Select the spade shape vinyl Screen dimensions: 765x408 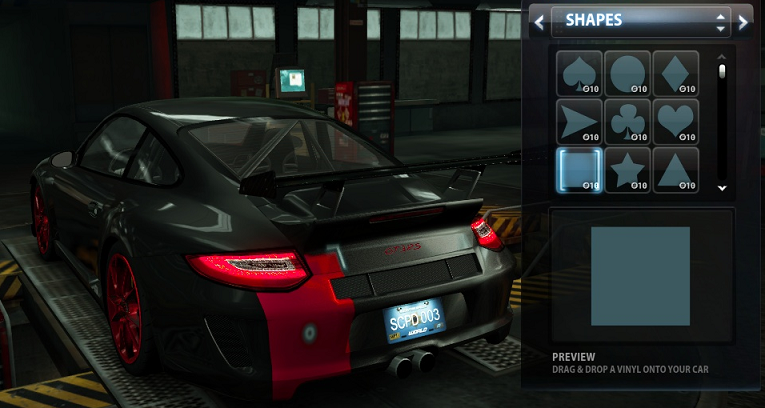click(579, 73)
